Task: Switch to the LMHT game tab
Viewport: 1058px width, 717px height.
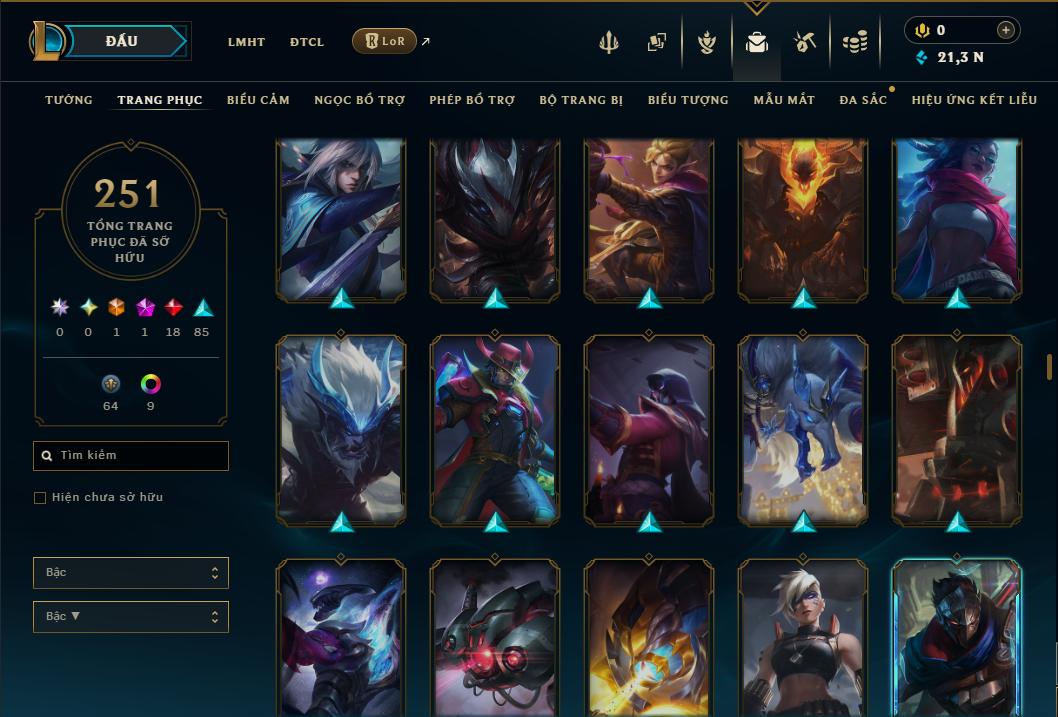Action: (x=246, y=42)
